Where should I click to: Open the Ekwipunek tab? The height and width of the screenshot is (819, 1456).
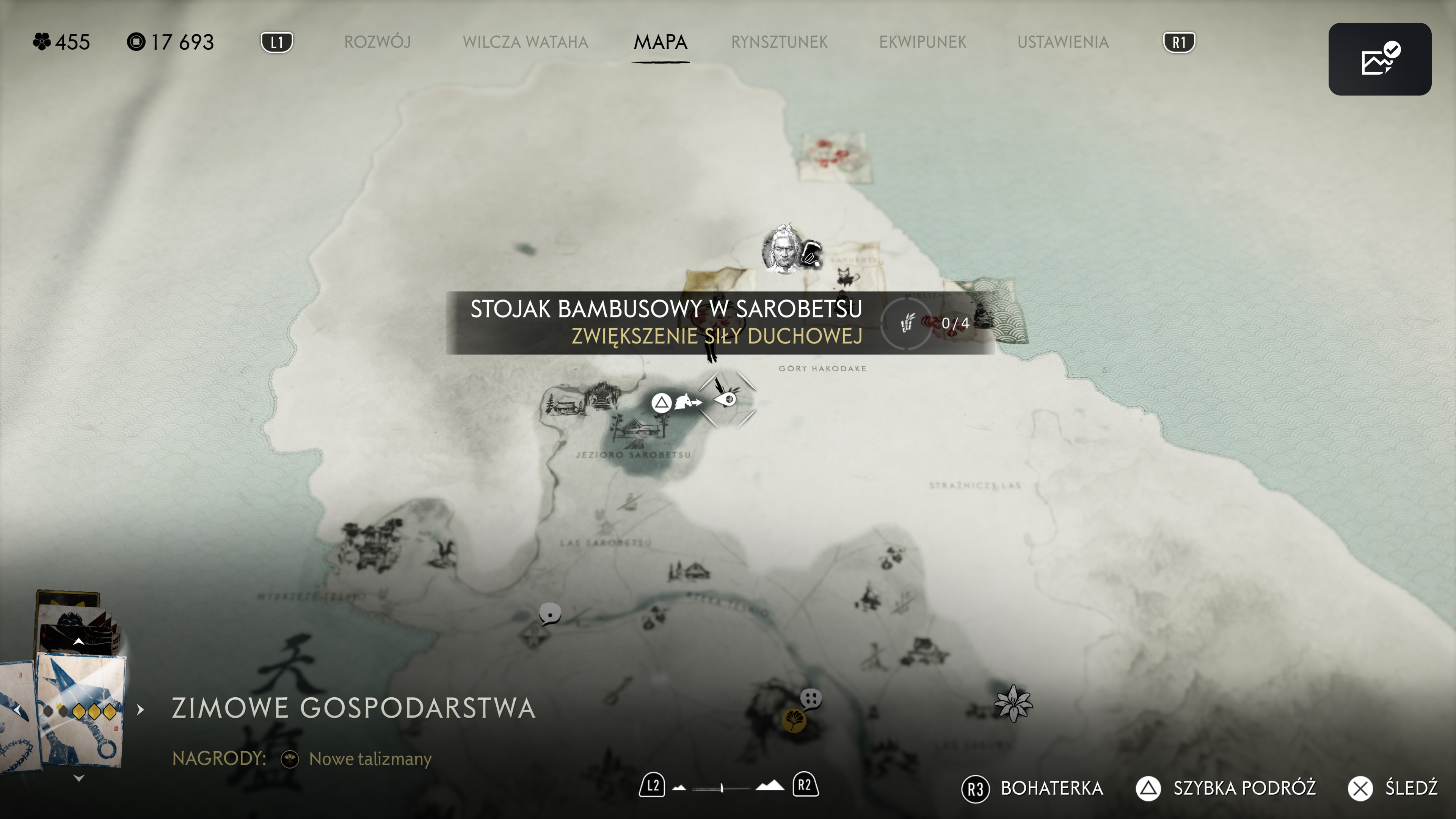tap(923, 42)
